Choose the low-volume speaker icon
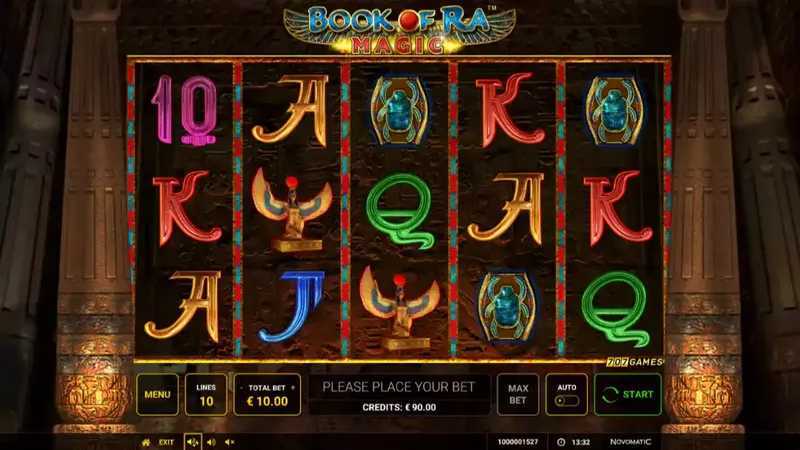Viewport: 800px width, 450px height. point(211,441)
